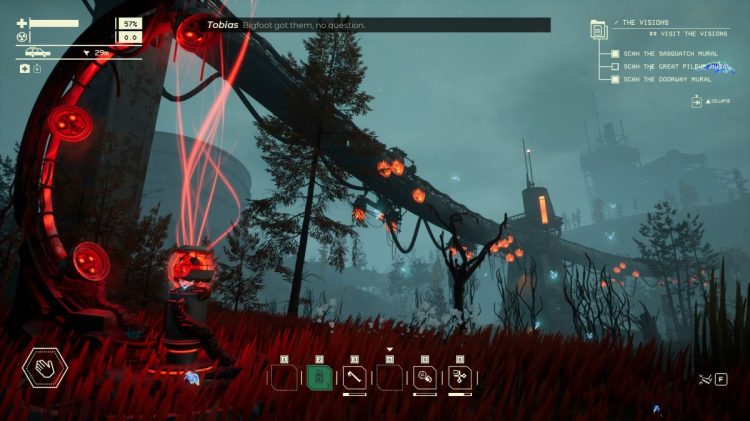Select the linked-nodes device hotbar slot
The image size is (750, 421).
[460, 378]
